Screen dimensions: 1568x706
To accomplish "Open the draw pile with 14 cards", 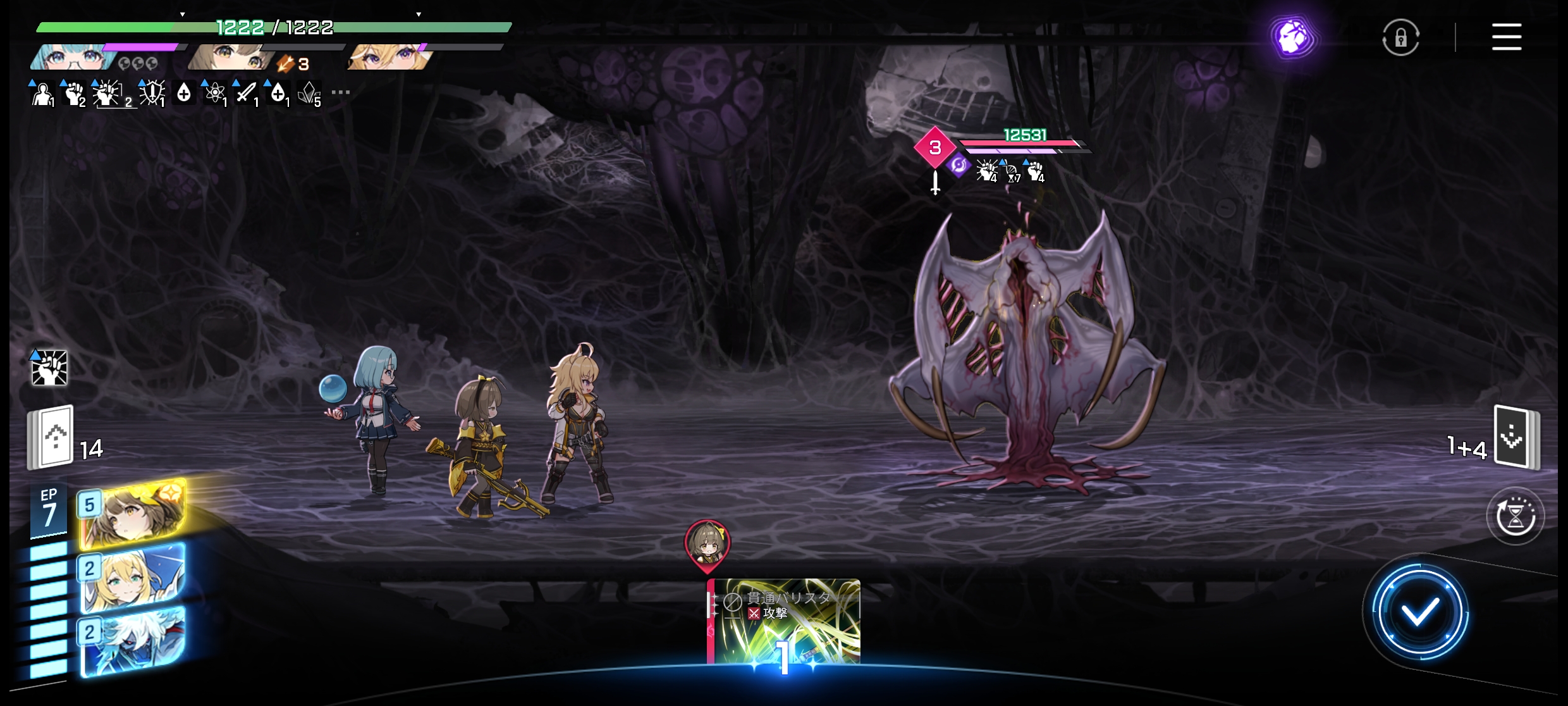I will tap(51, 437).
